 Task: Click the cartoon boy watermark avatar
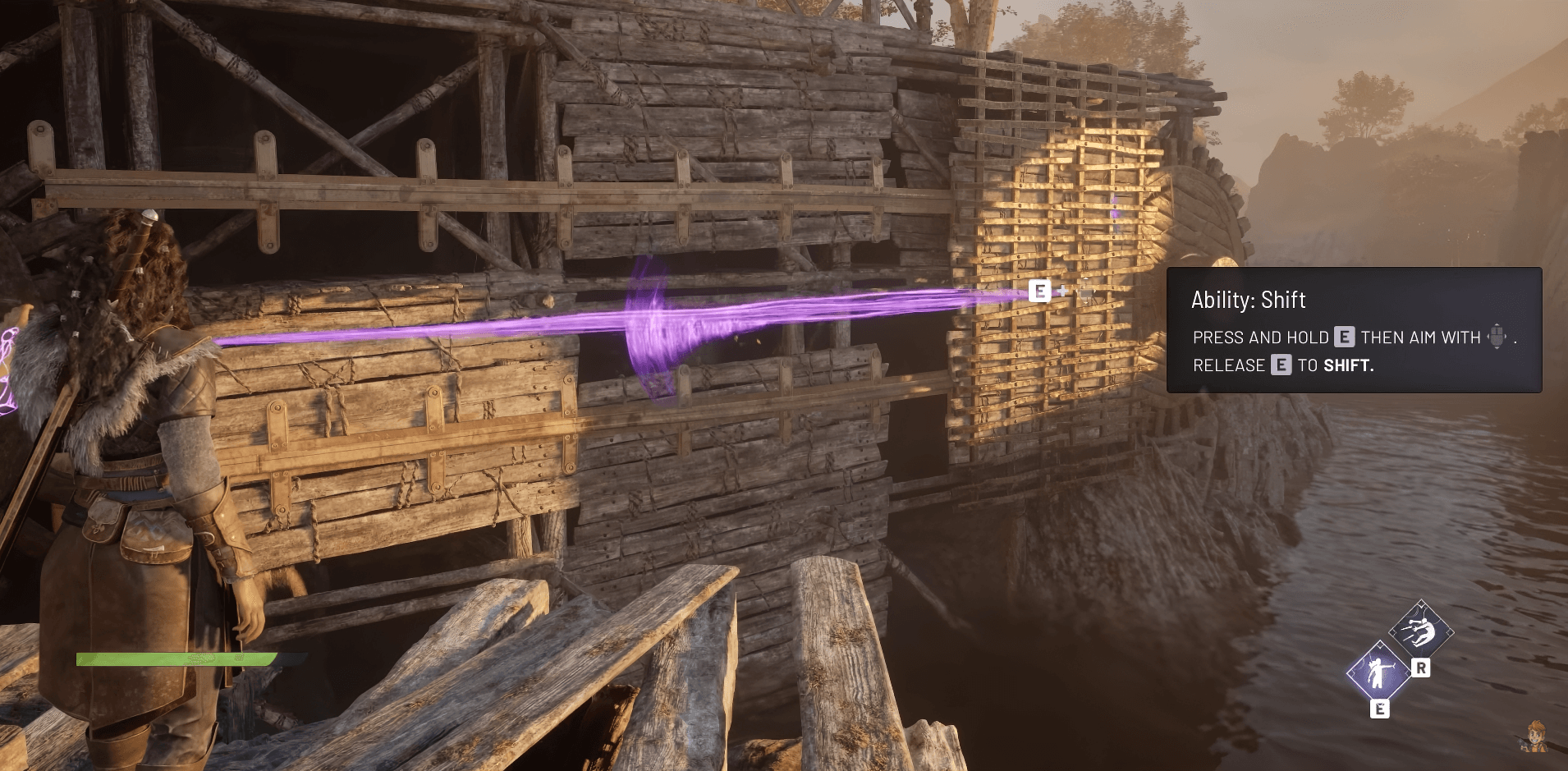pyautogui.click(x=1534, y=736)
